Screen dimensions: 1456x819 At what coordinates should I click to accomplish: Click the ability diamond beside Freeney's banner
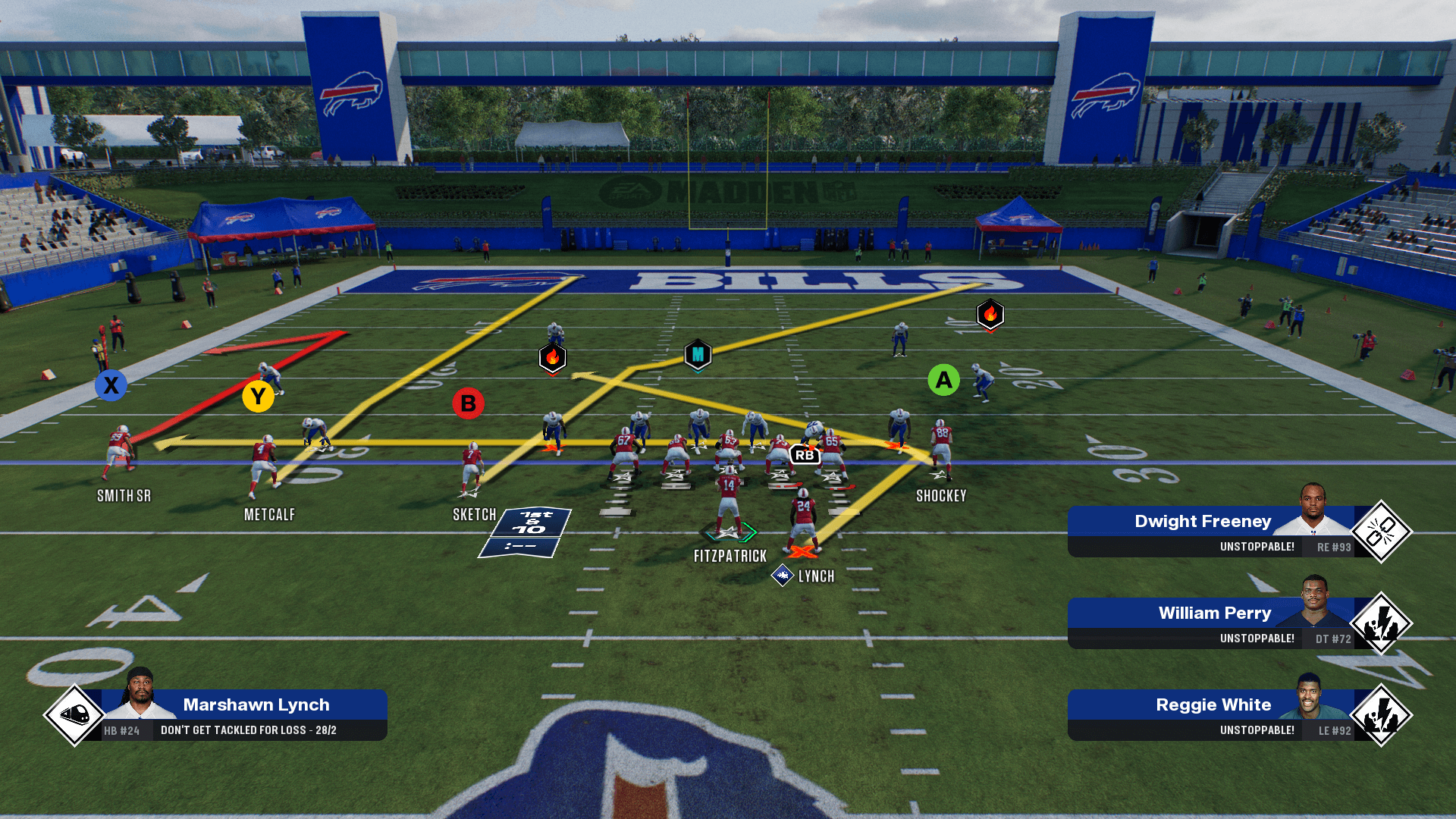click(1381, 532)
